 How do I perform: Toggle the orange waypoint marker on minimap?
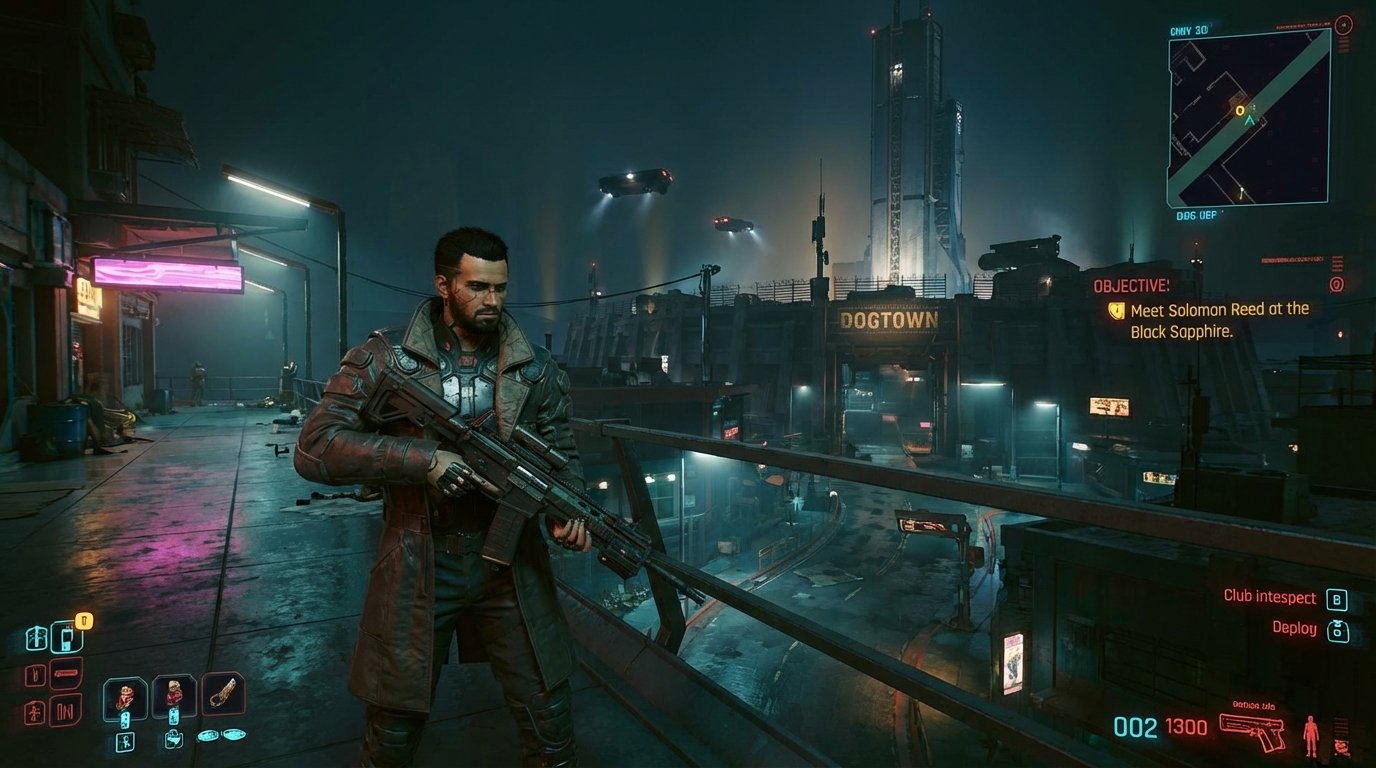[x=1241, y=110]
